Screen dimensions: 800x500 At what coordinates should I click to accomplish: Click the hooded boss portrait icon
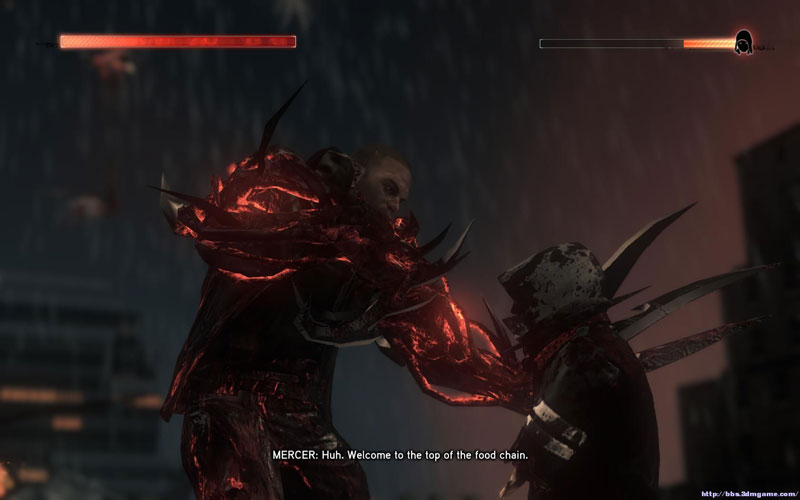tap(744, 43)
